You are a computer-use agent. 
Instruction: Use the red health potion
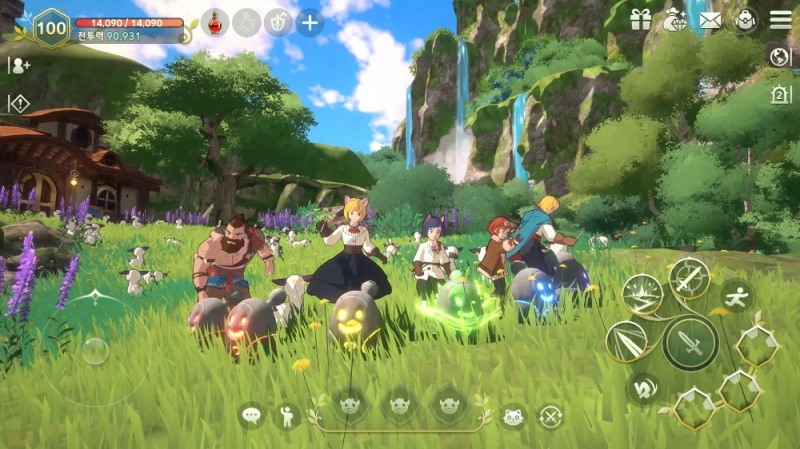(x=215, y=22)
